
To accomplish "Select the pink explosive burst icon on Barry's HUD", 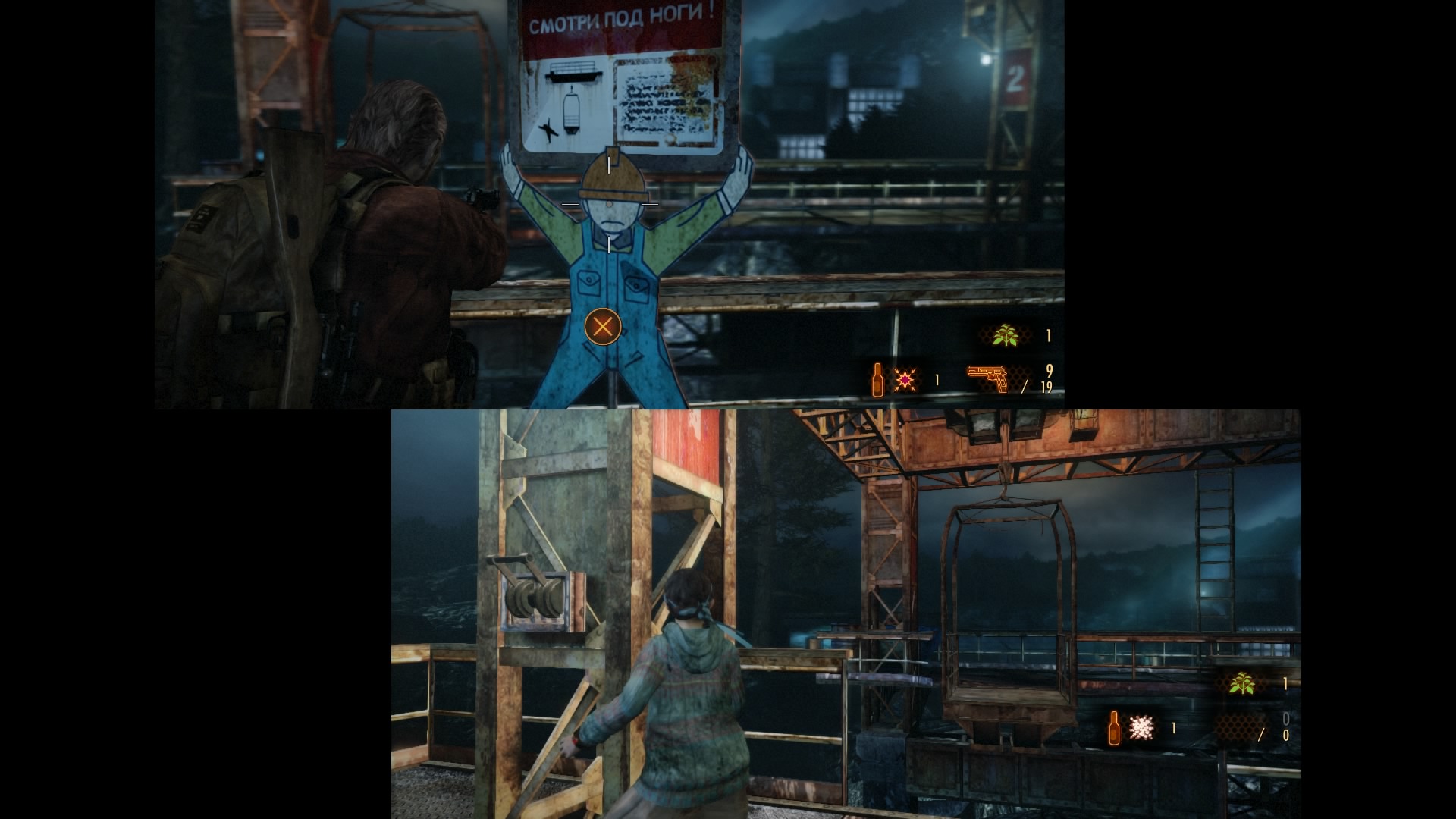I will click(x=905, y=378).
